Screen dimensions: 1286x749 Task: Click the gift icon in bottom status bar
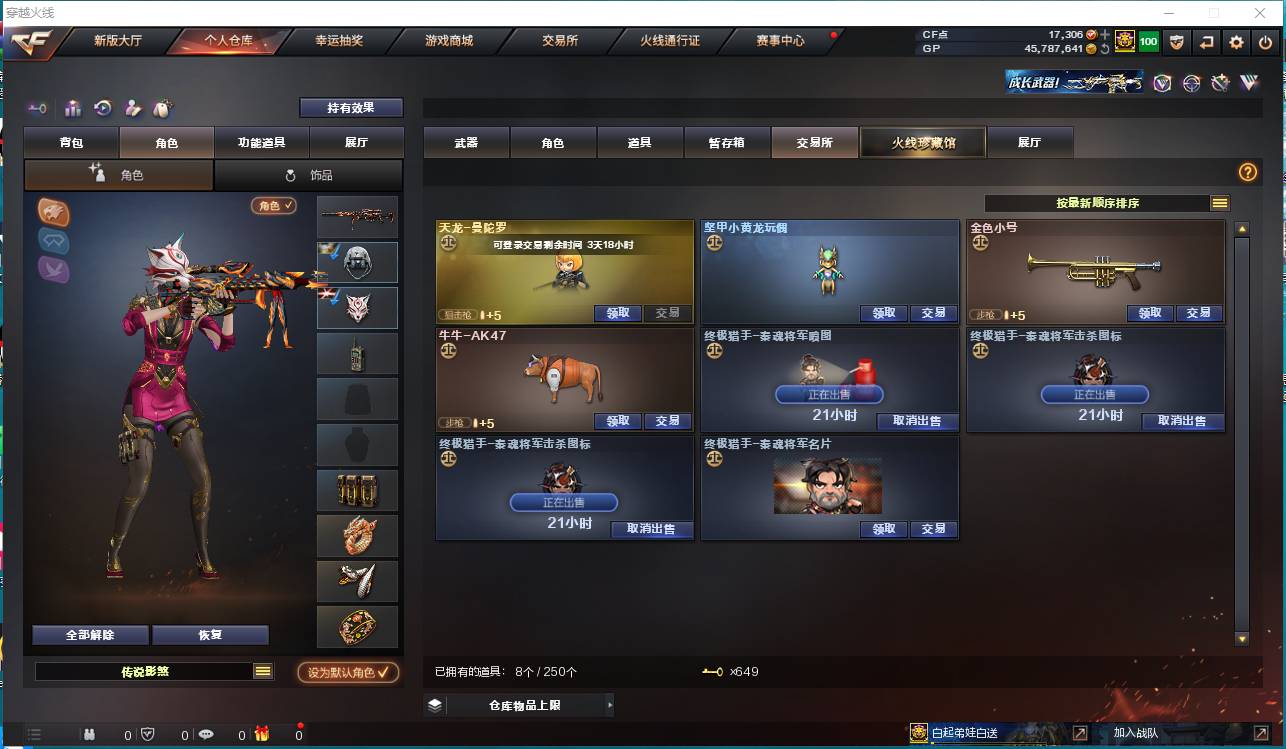click(264, 733)
